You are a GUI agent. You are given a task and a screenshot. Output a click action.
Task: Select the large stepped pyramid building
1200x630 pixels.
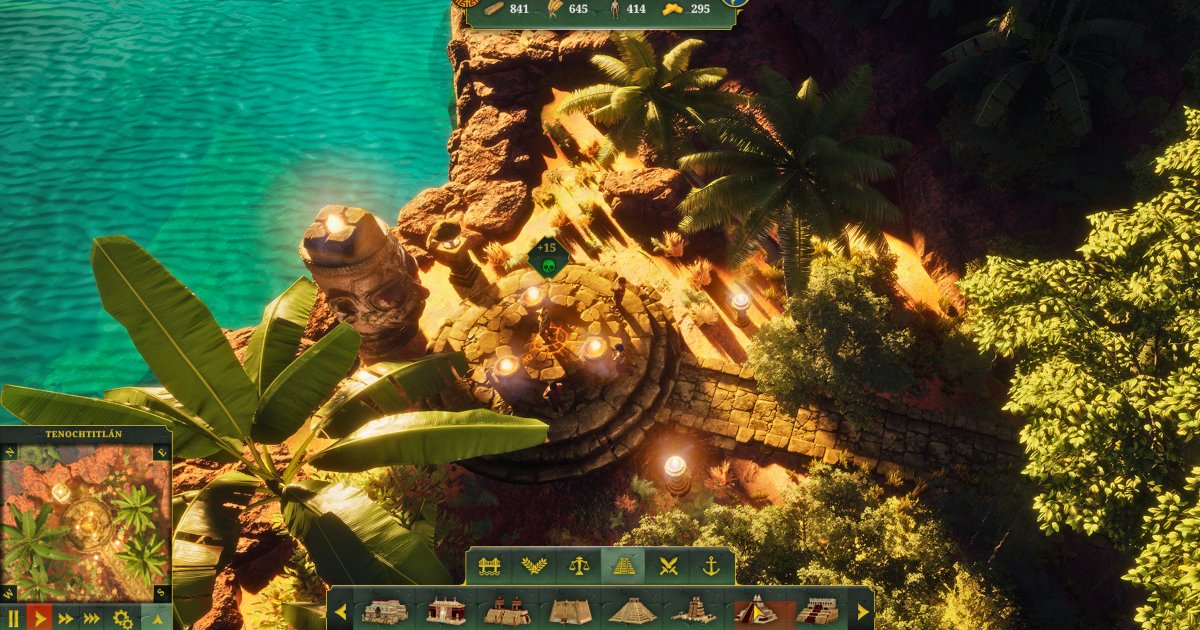(632, 611)
